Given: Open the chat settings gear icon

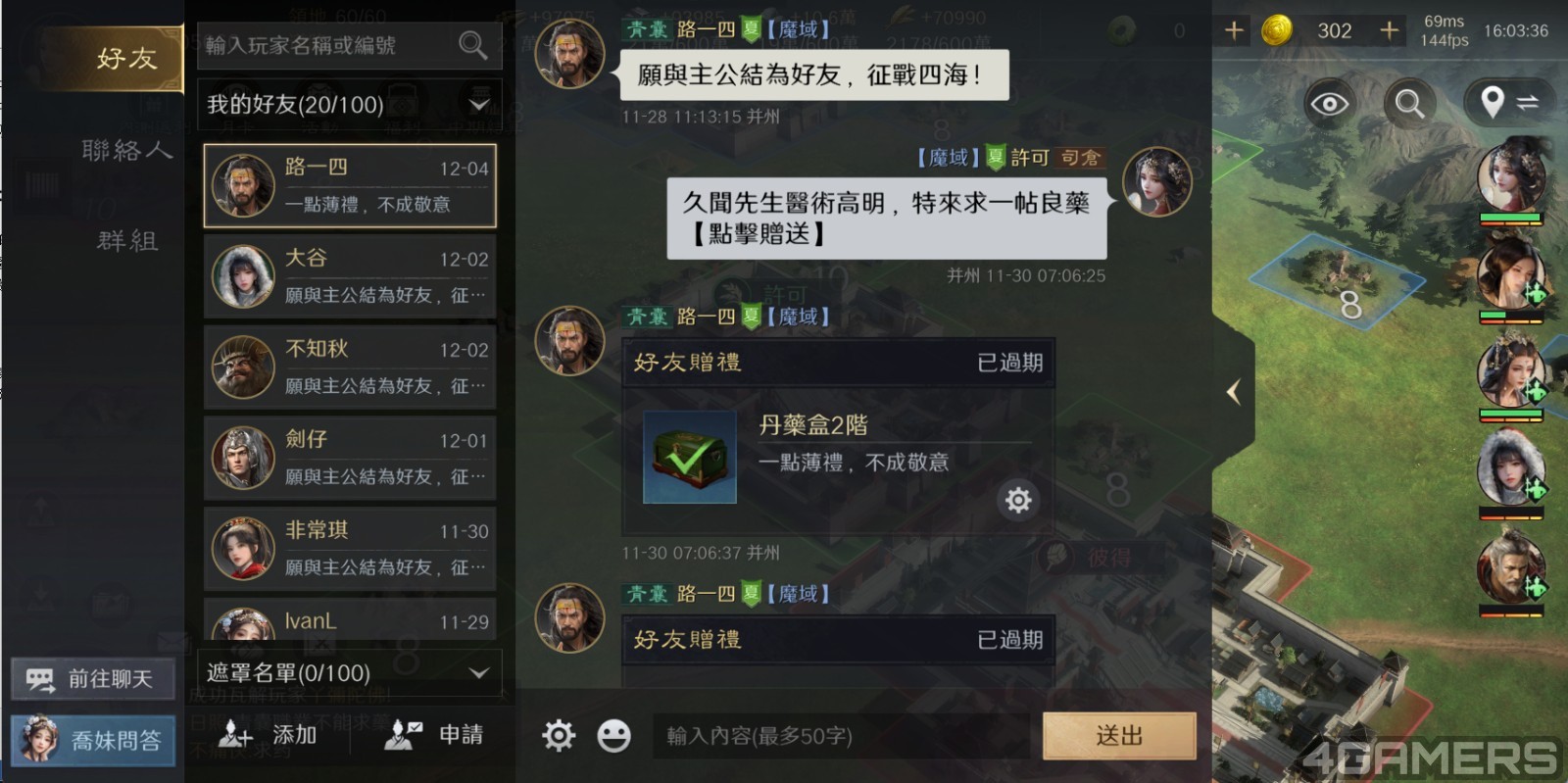Looking at the screenshot, I should [559, 734].
